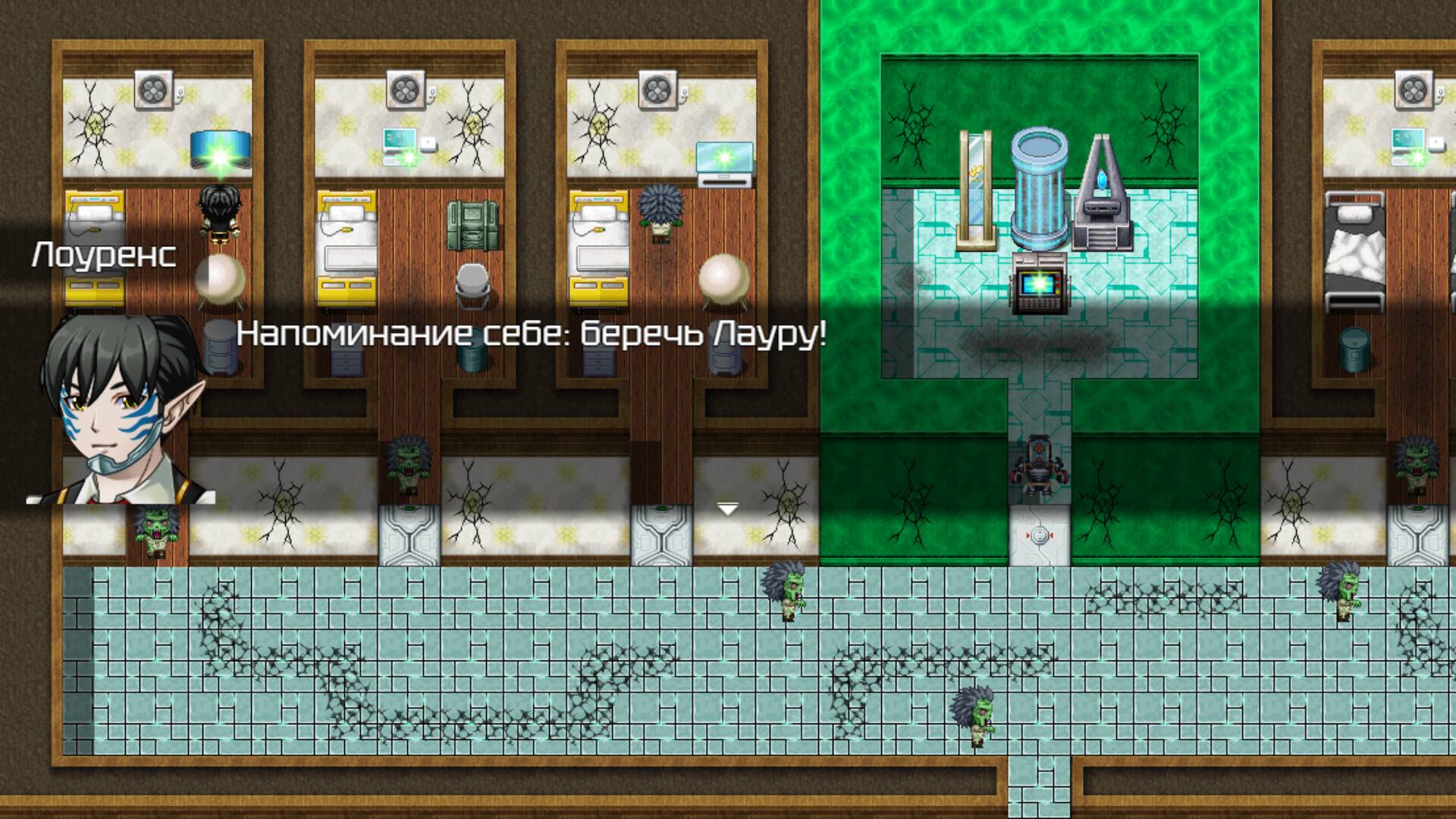
Task: Click the blue holographic projector on the shelf
Action: 220,148
